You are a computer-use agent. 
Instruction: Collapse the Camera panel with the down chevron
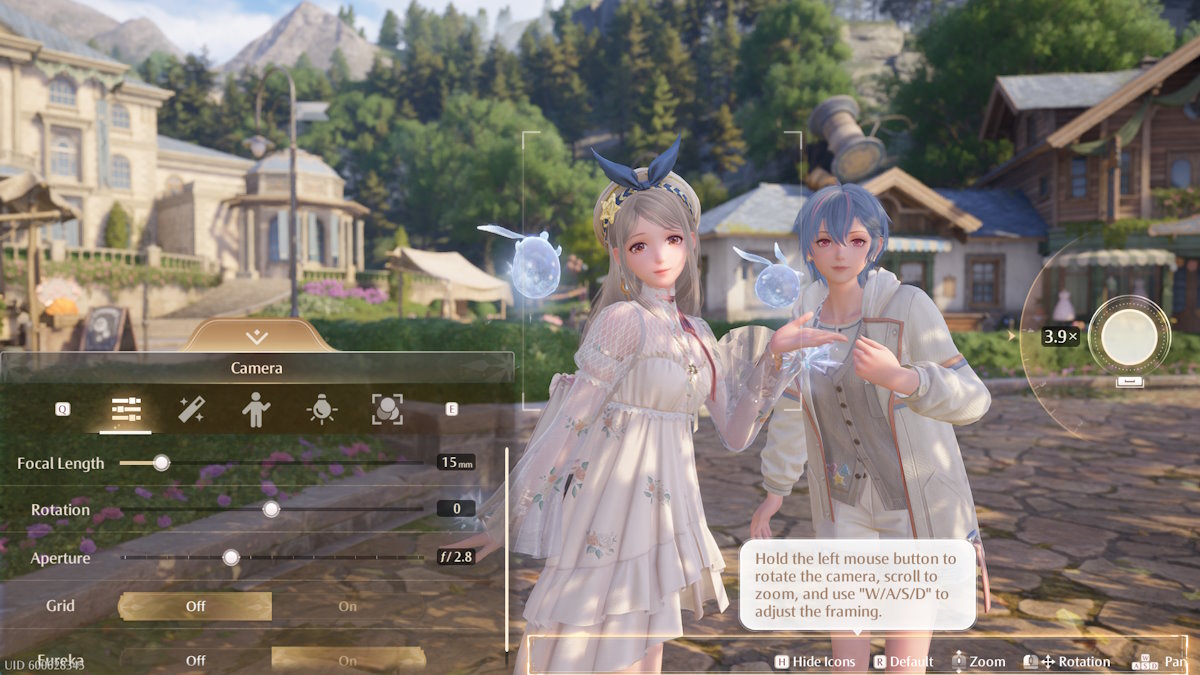pyautogui.click(x=257, y=336)
